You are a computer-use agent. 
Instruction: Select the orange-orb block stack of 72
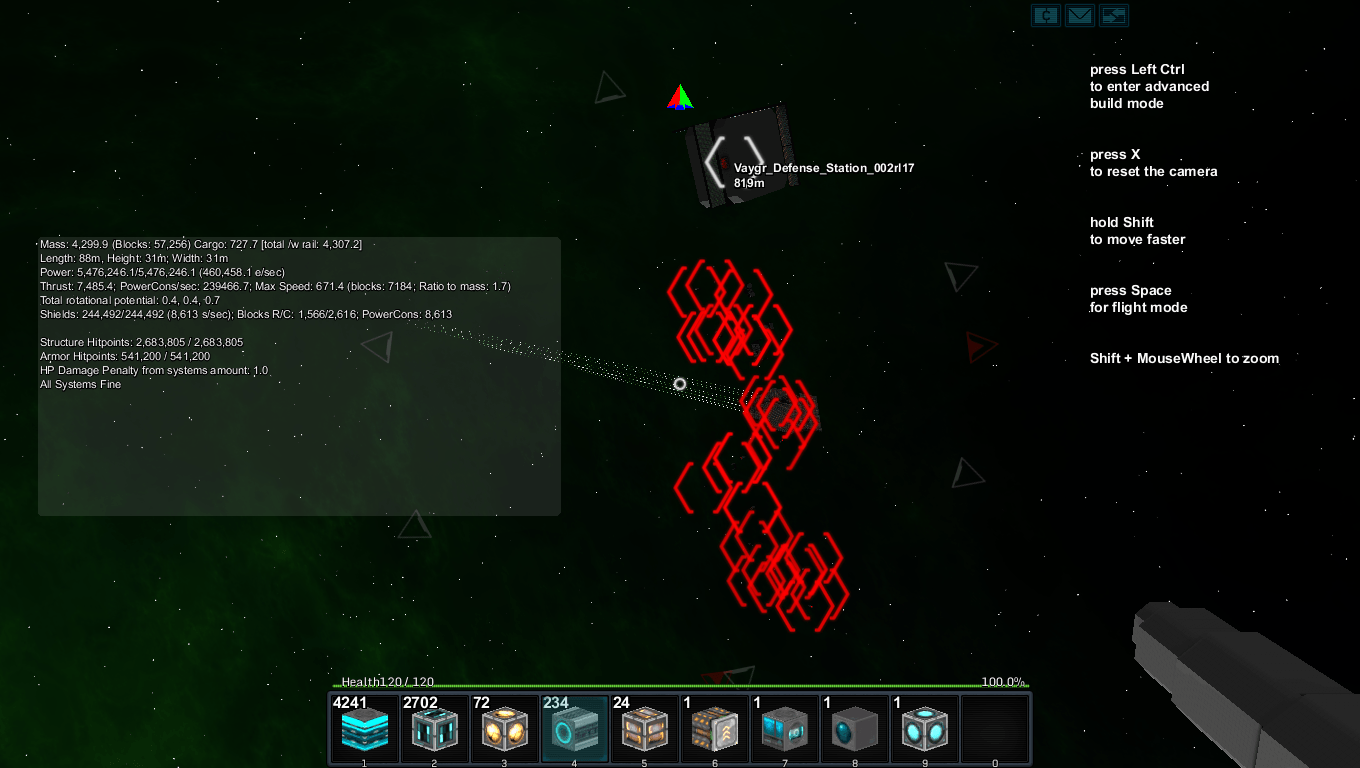pyautogui.click(x=505, y=730)
